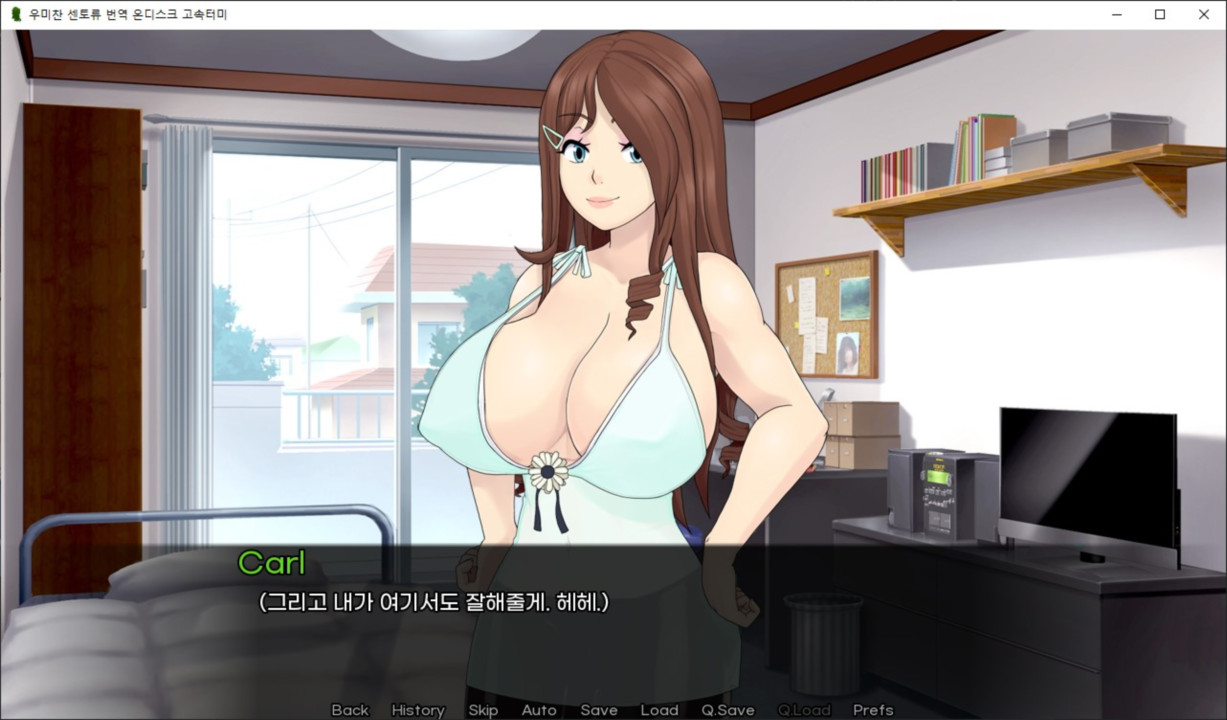Close the game window
1227x720 pixels.
[1204, 15]
